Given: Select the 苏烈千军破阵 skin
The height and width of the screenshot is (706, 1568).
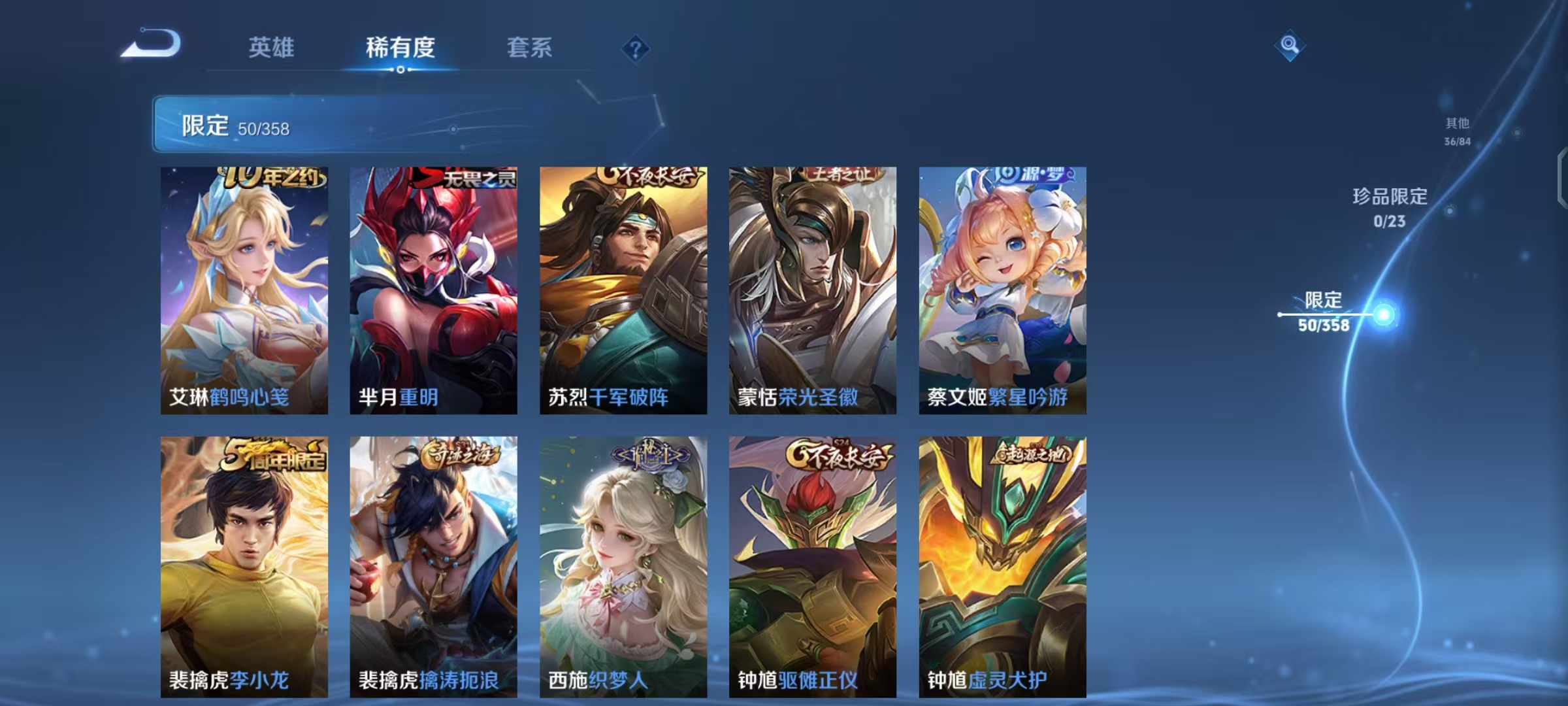Looking at the screenshot, I should coord(622,291).
